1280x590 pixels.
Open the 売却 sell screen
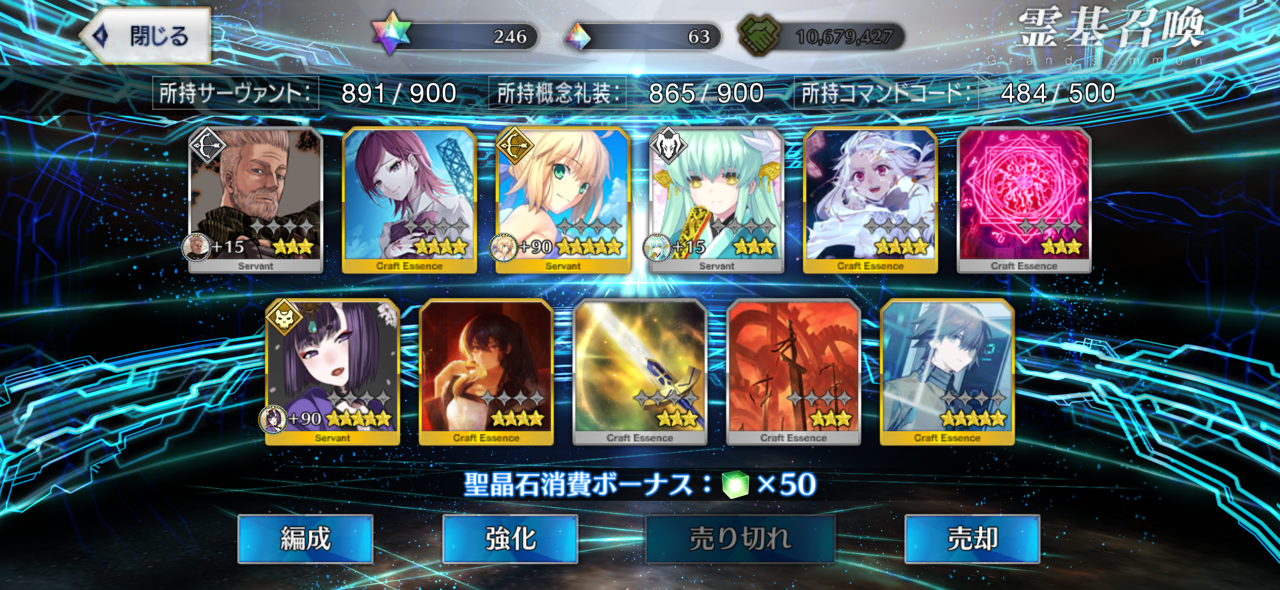point(972,540)
